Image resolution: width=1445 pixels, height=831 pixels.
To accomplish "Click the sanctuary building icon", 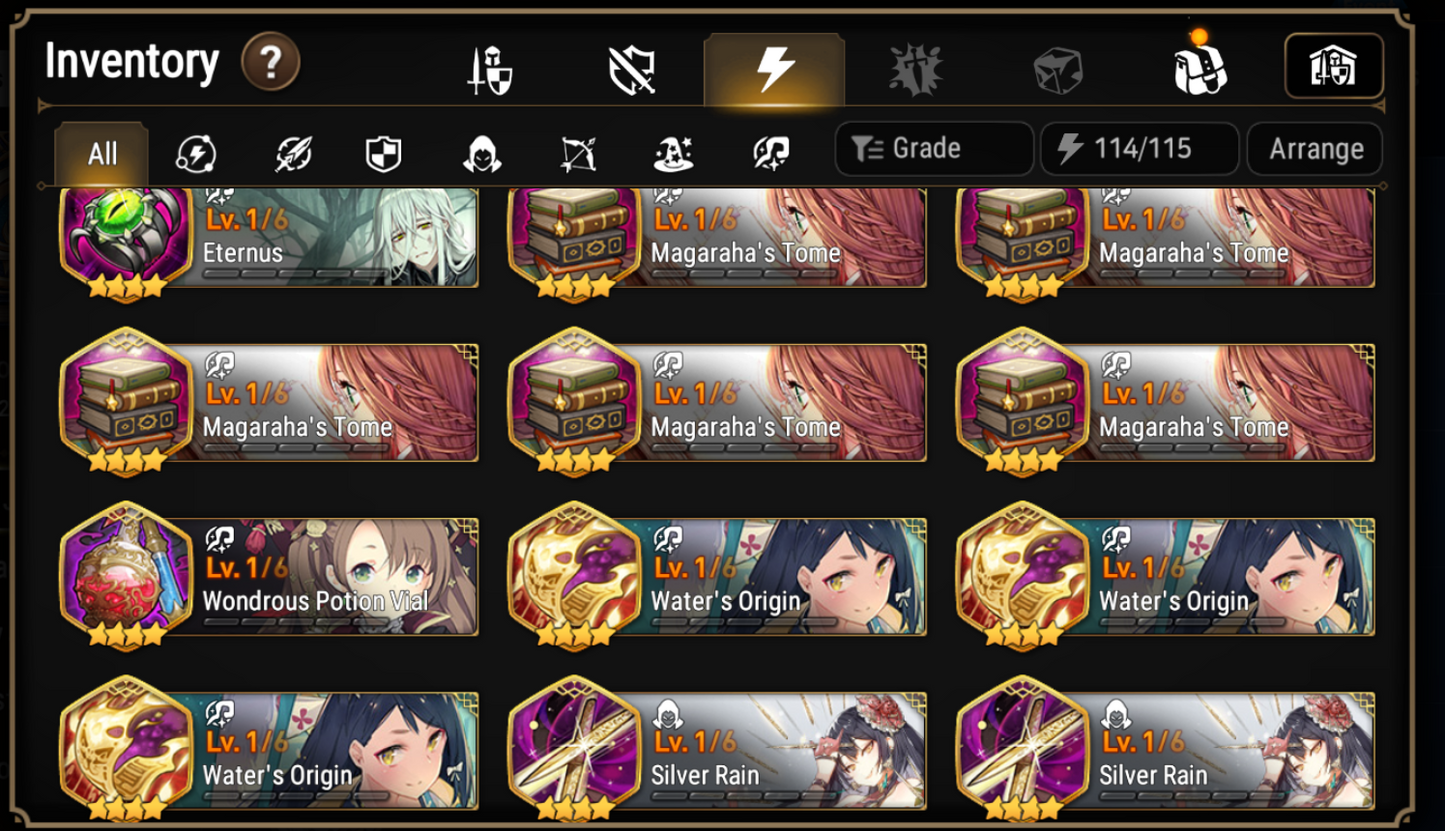I will pos(1334,66).
